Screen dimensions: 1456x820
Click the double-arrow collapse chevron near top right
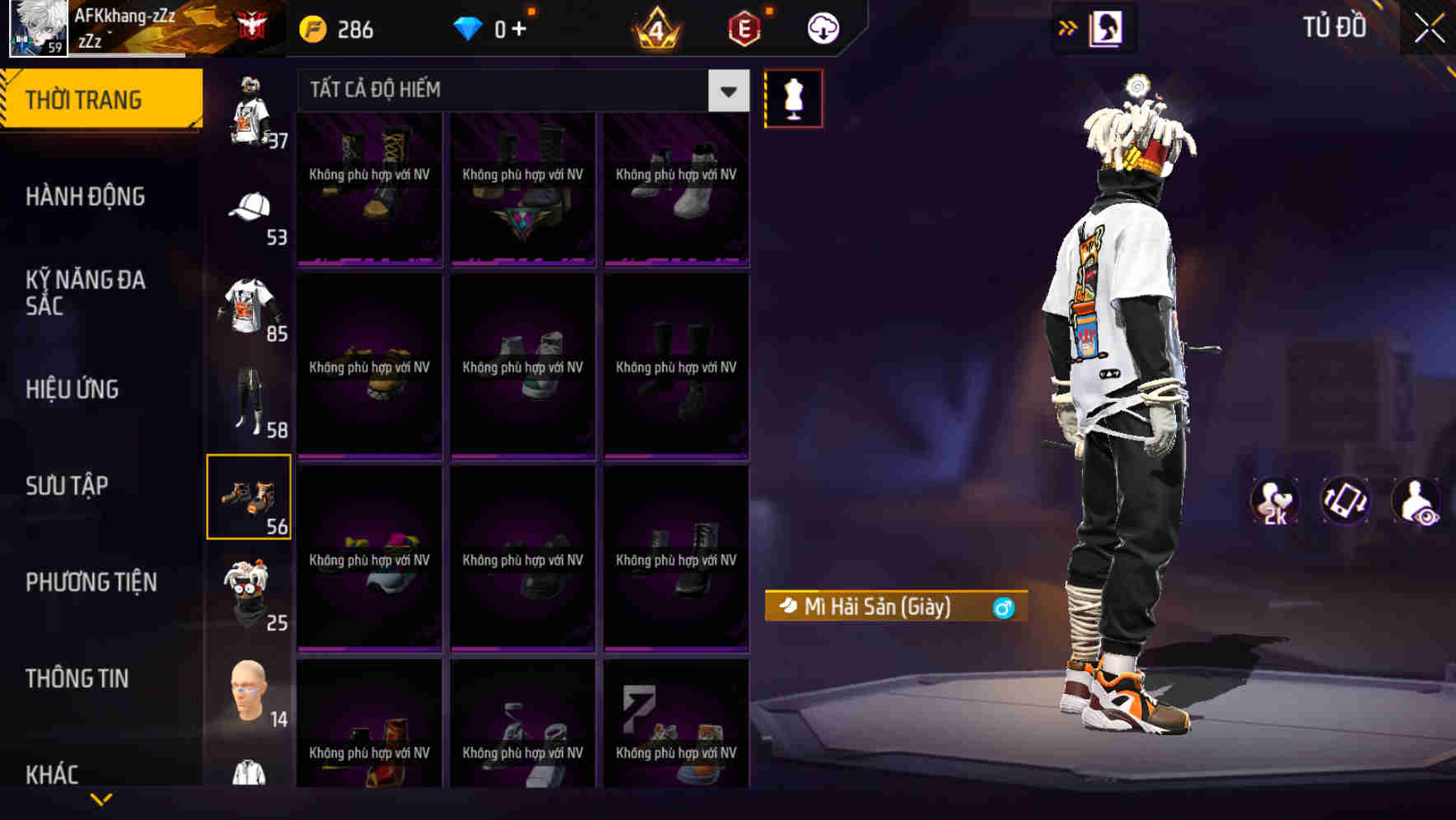coord(1068,26)
